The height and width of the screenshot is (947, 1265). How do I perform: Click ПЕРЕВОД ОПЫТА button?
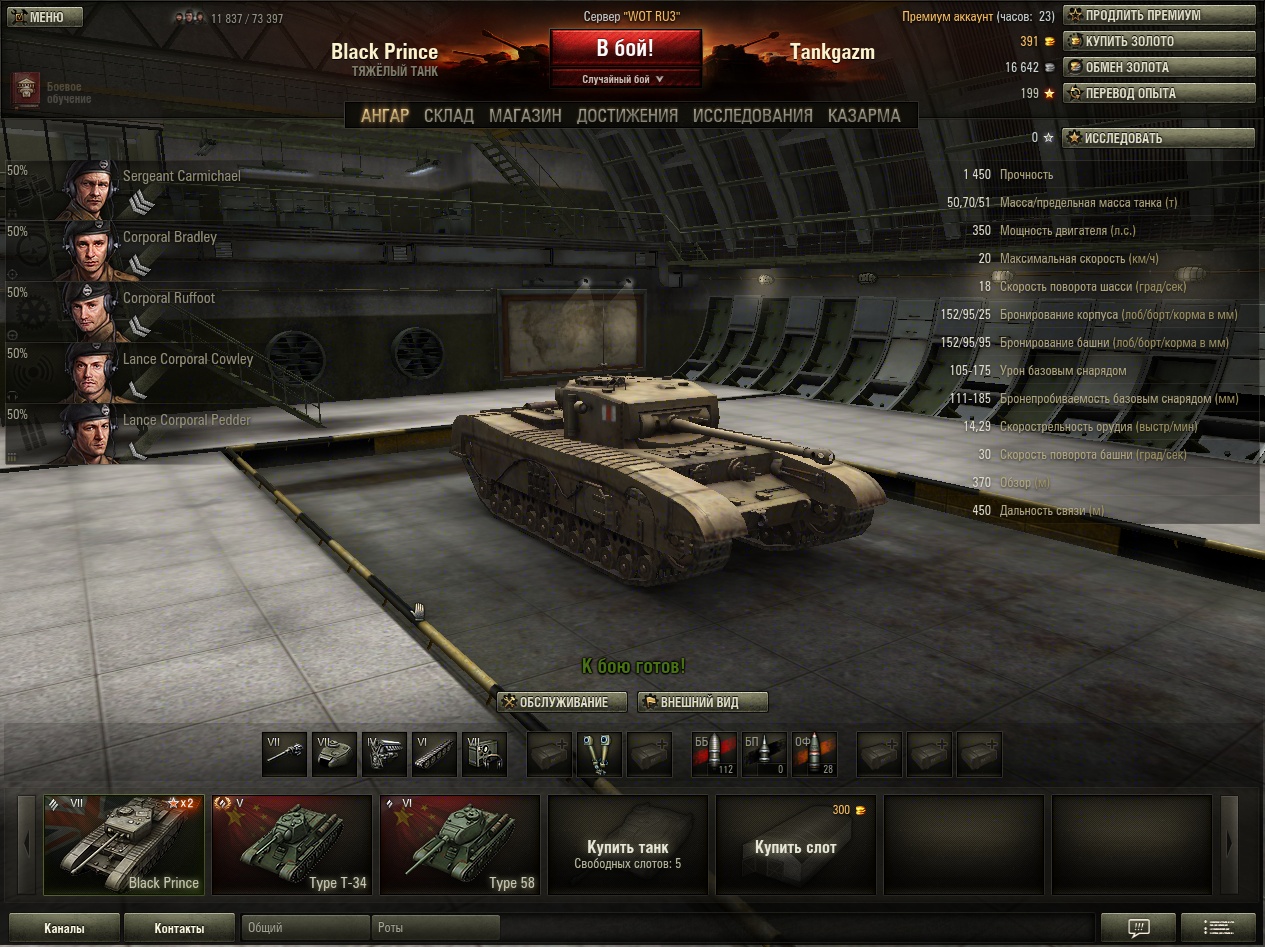pos(1158,94)
